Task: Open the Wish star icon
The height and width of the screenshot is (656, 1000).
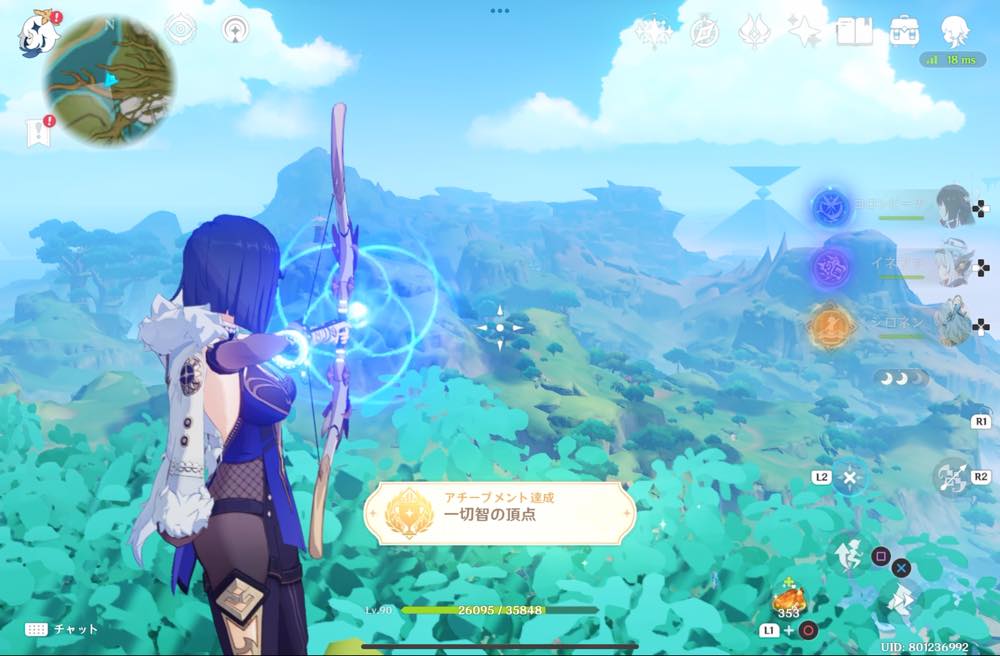Action: pyautogui.click(x=653, y=32)
